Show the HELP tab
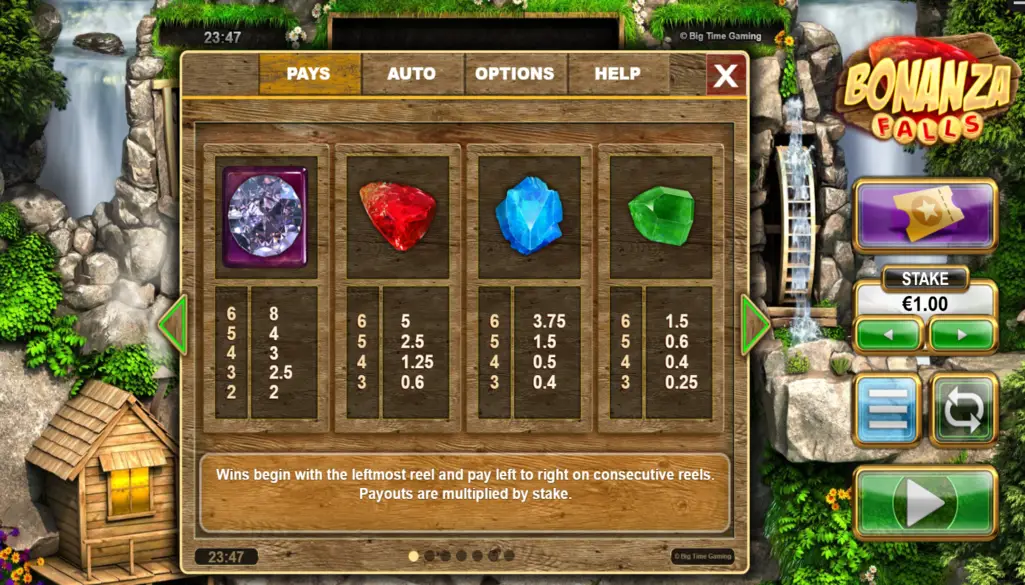 click(617, 74)
